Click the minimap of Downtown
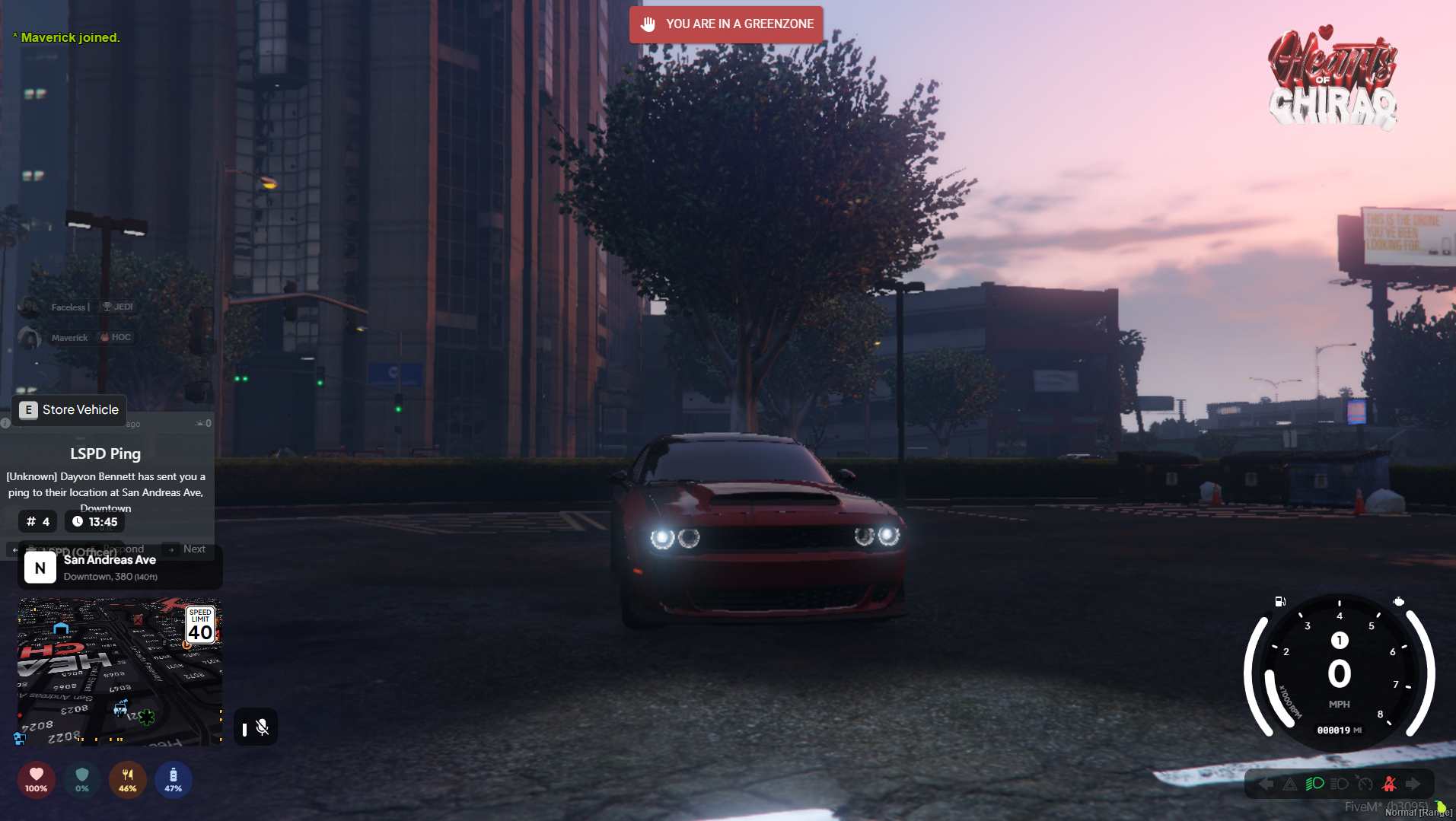This screenshot has width=1456, height=821. point(119,671)
